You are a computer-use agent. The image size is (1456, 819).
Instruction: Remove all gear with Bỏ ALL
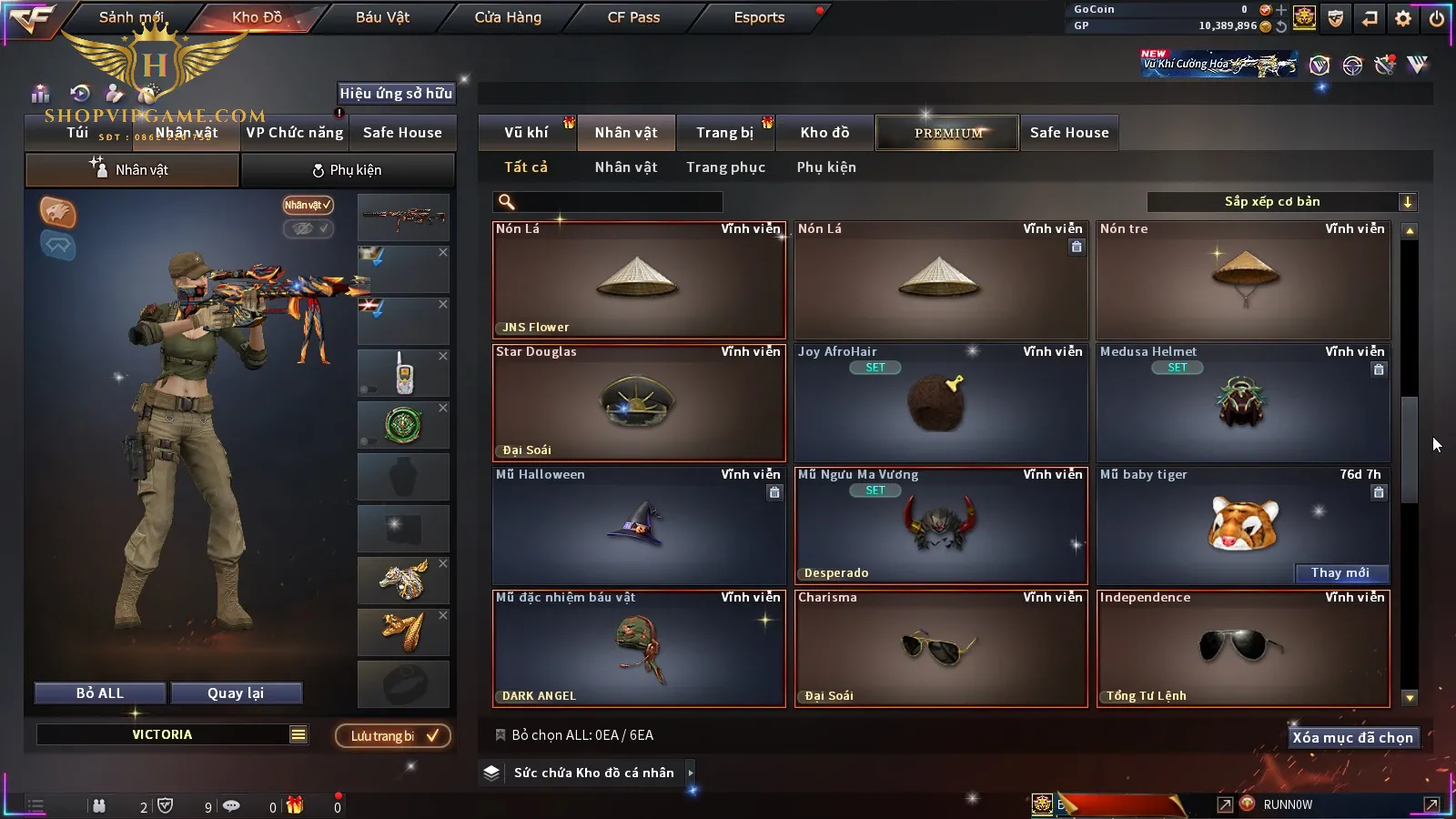(100, 693)
